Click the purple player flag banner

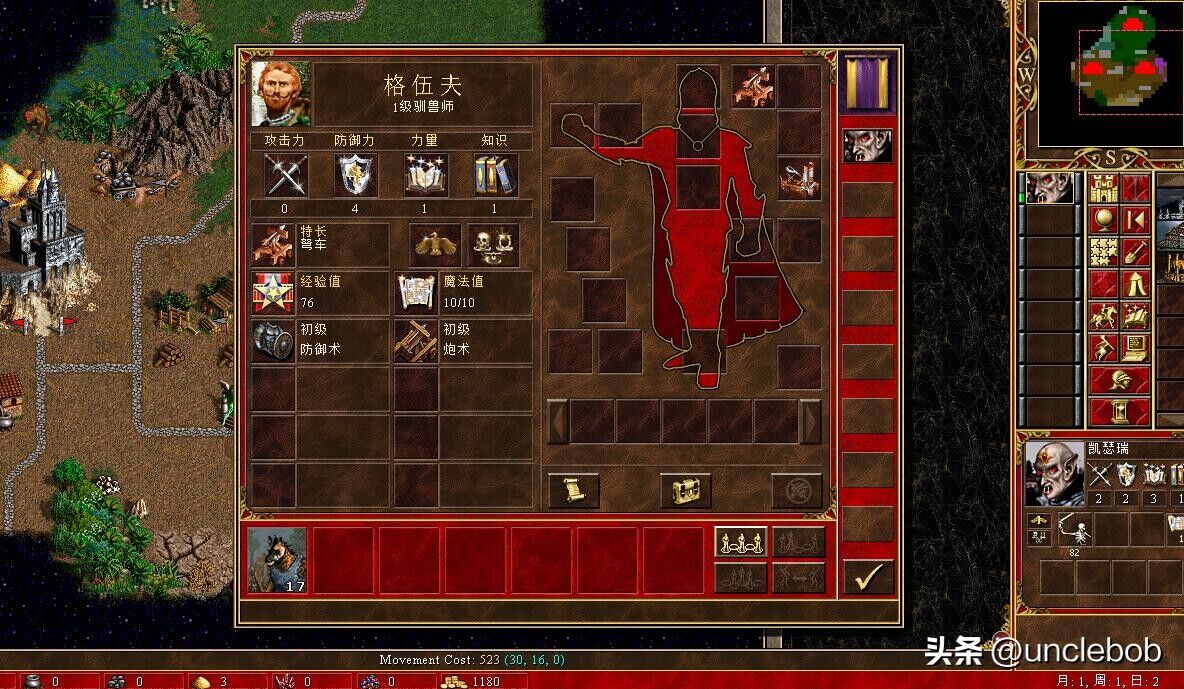pyautogui.click(x=867, y=82)
